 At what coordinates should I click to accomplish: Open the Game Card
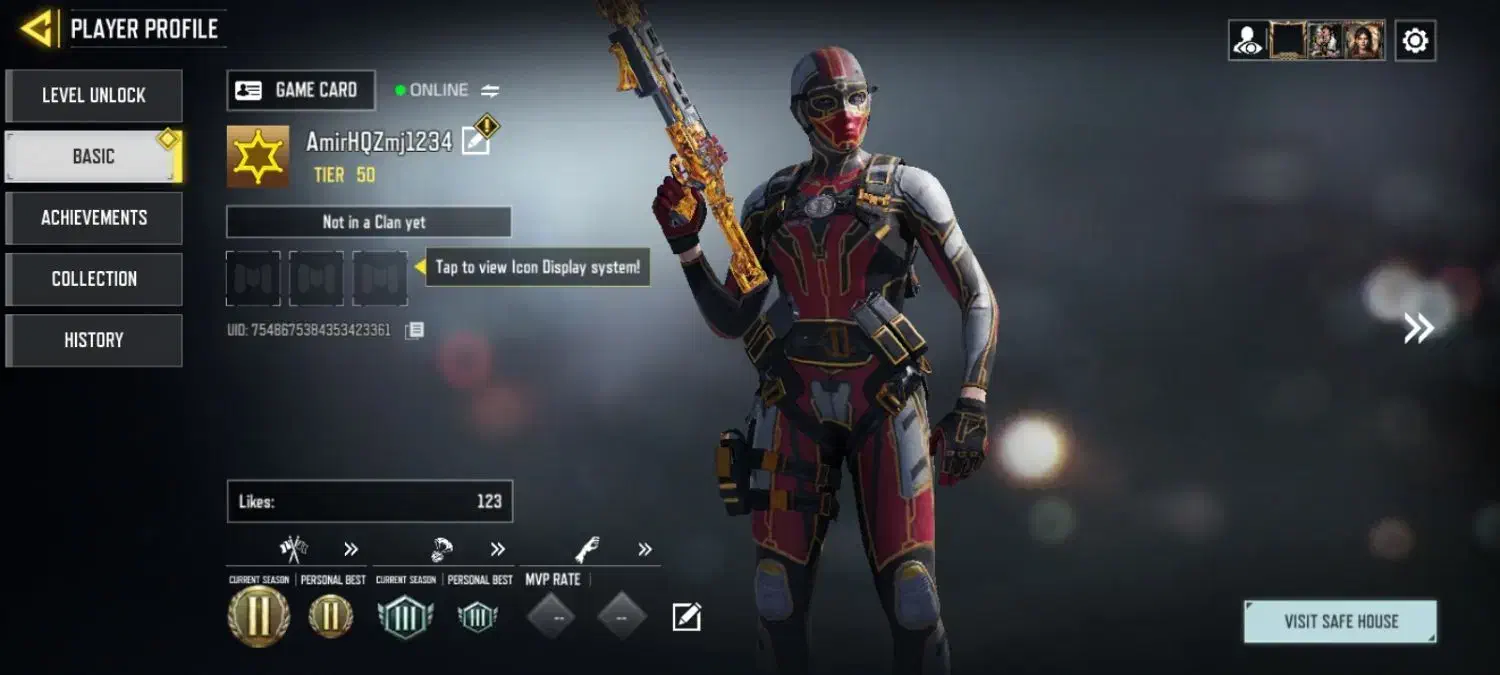click(x=301, y=90)
